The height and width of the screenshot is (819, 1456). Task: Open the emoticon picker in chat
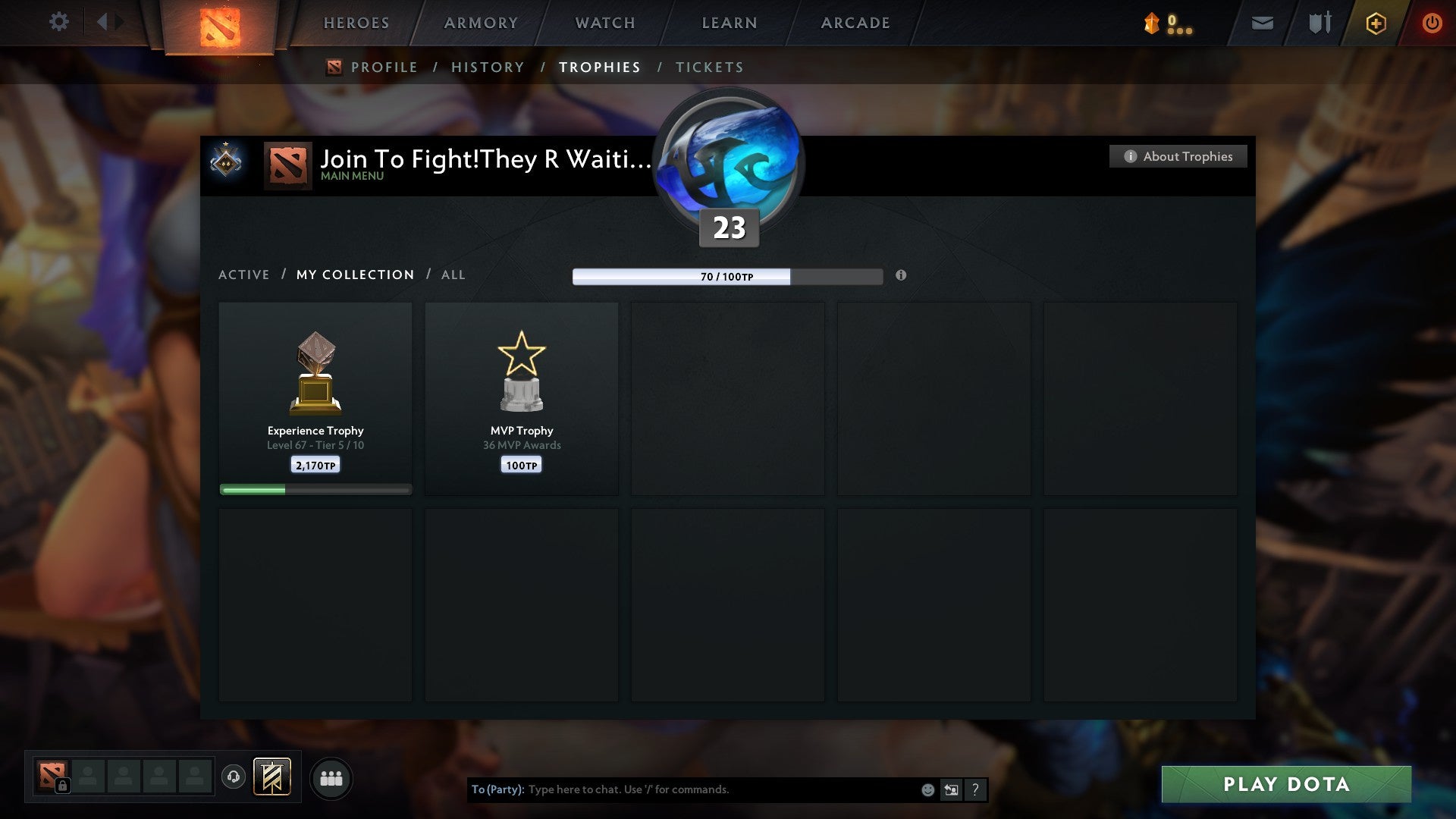[x=927, y=789]
